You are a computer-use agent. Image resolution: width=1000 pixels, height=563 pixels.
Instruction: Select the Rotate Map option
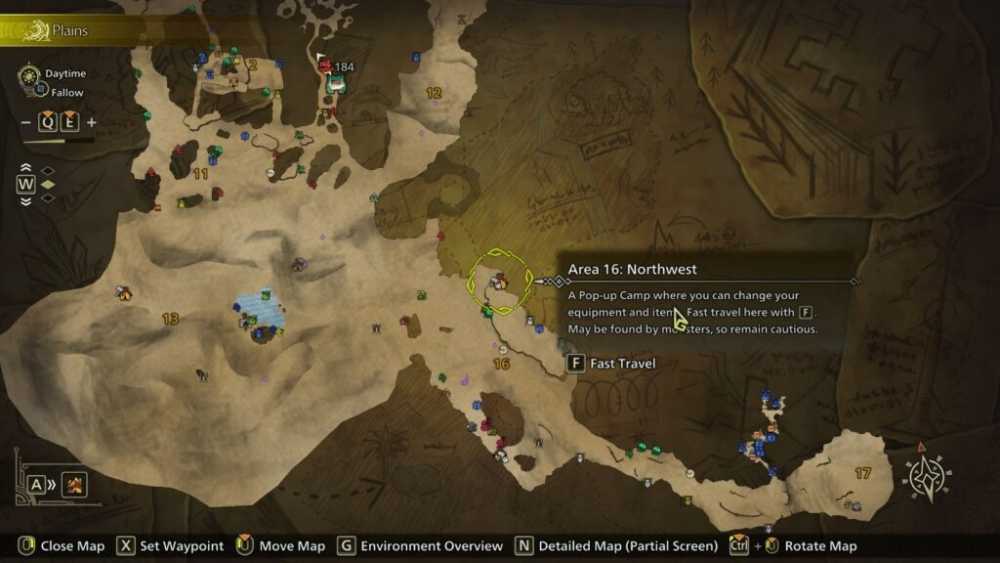808,546
